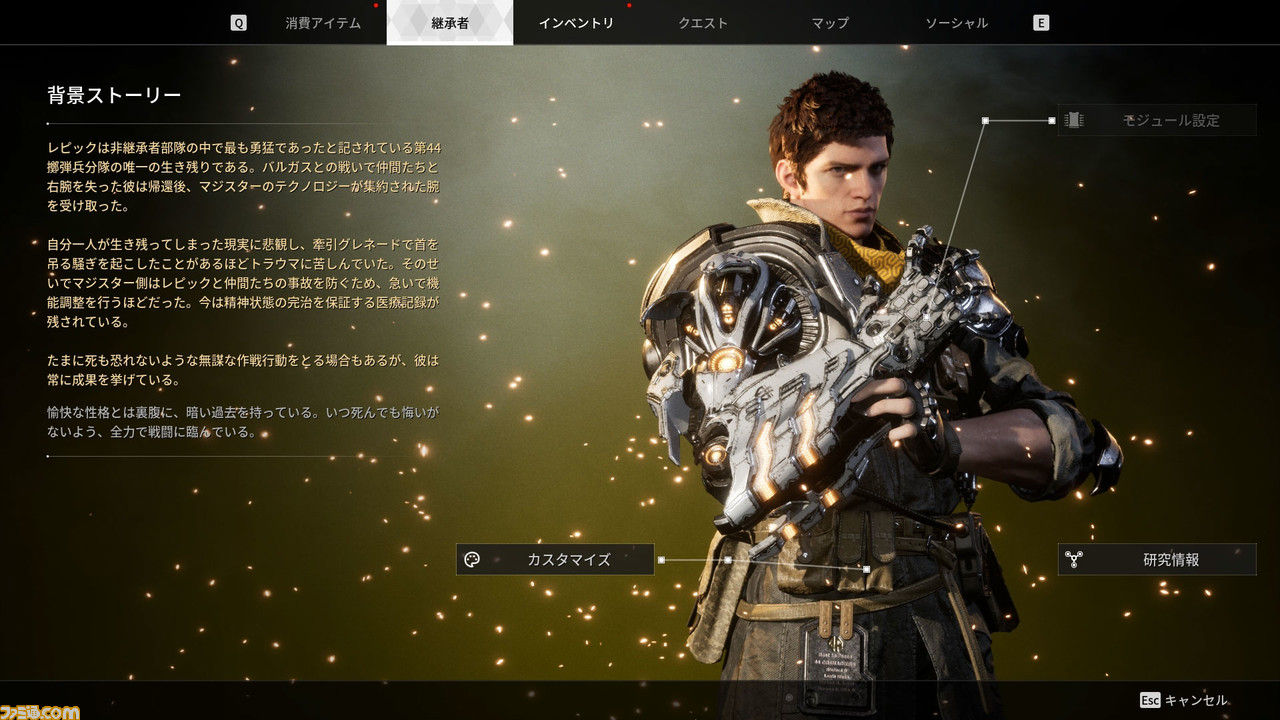Viewport: 1280px width, 720px height.
Task: Show the マップ tab
Action: click(x=830, y=23)
